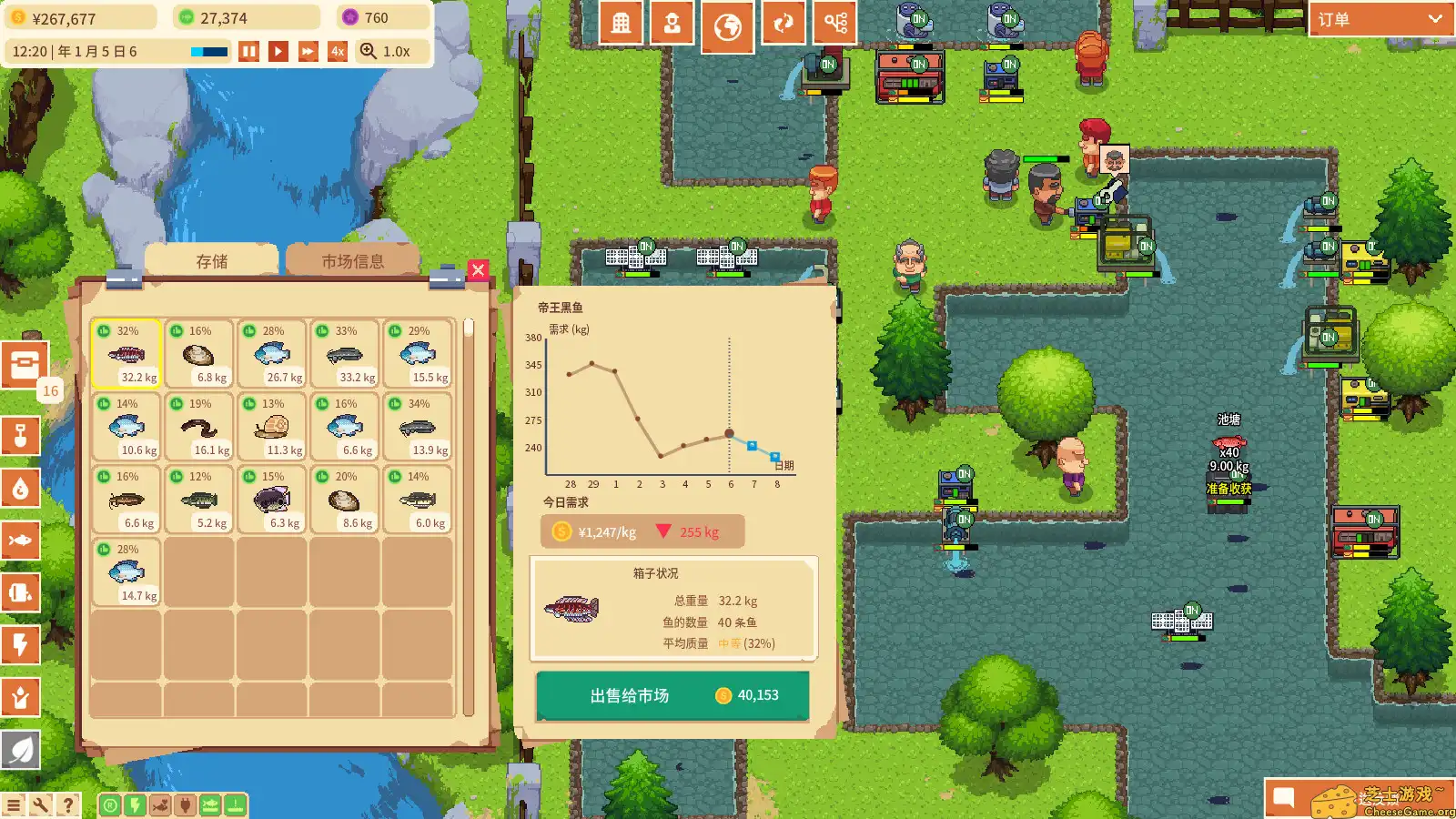Select the fish tool in left sidebar
Viewport: 1456px width, 819px height.
click(x=22, y=541)
